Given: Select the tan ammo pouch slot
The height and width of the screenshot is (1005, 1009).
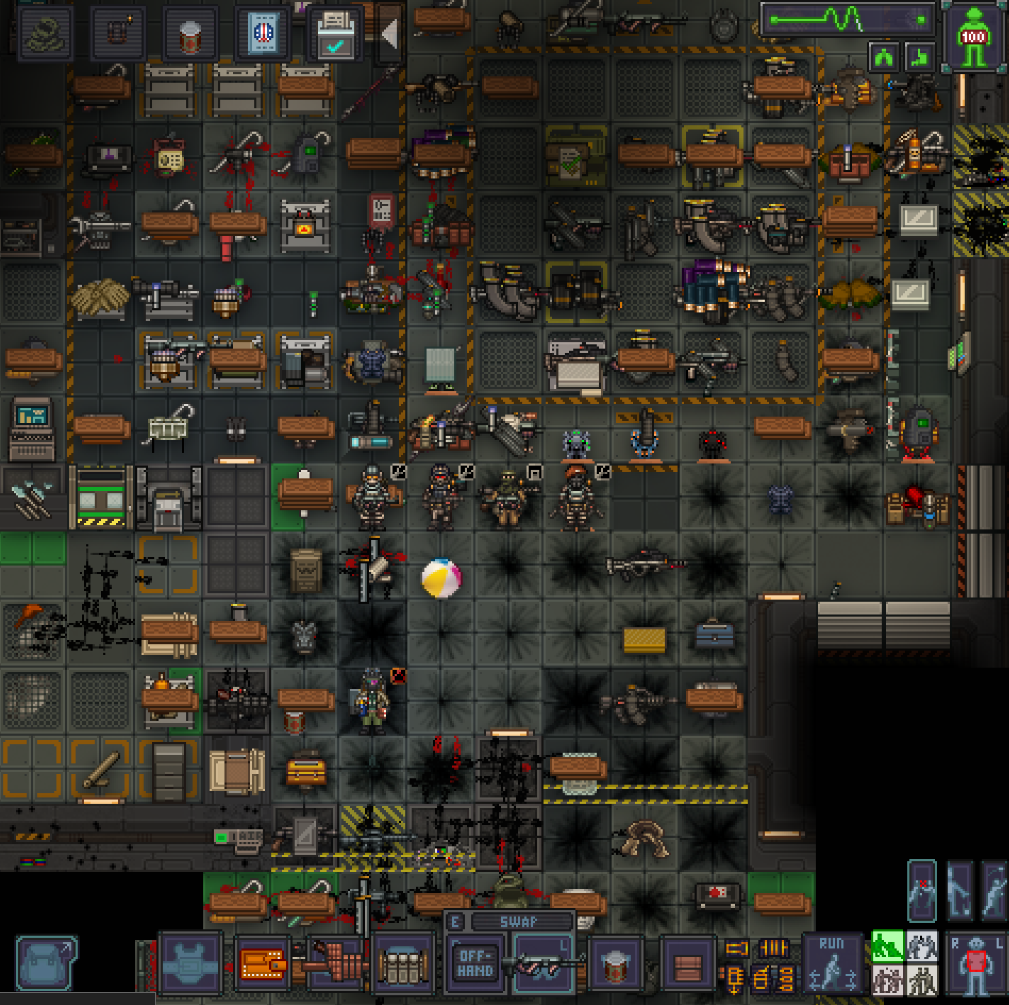Looking at the screenshot, I should 404,964.
